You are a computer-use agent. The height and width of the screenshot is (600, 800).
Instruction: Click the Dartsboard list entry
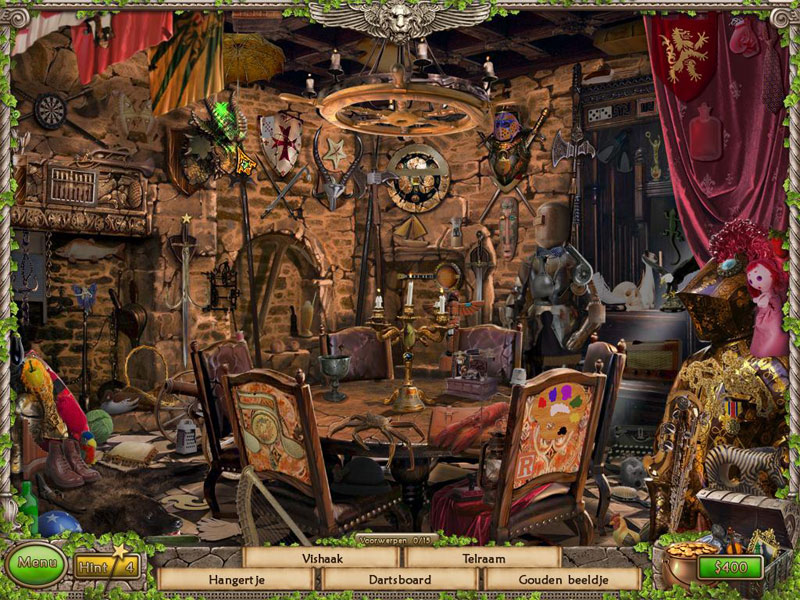[x=399, y=579]
